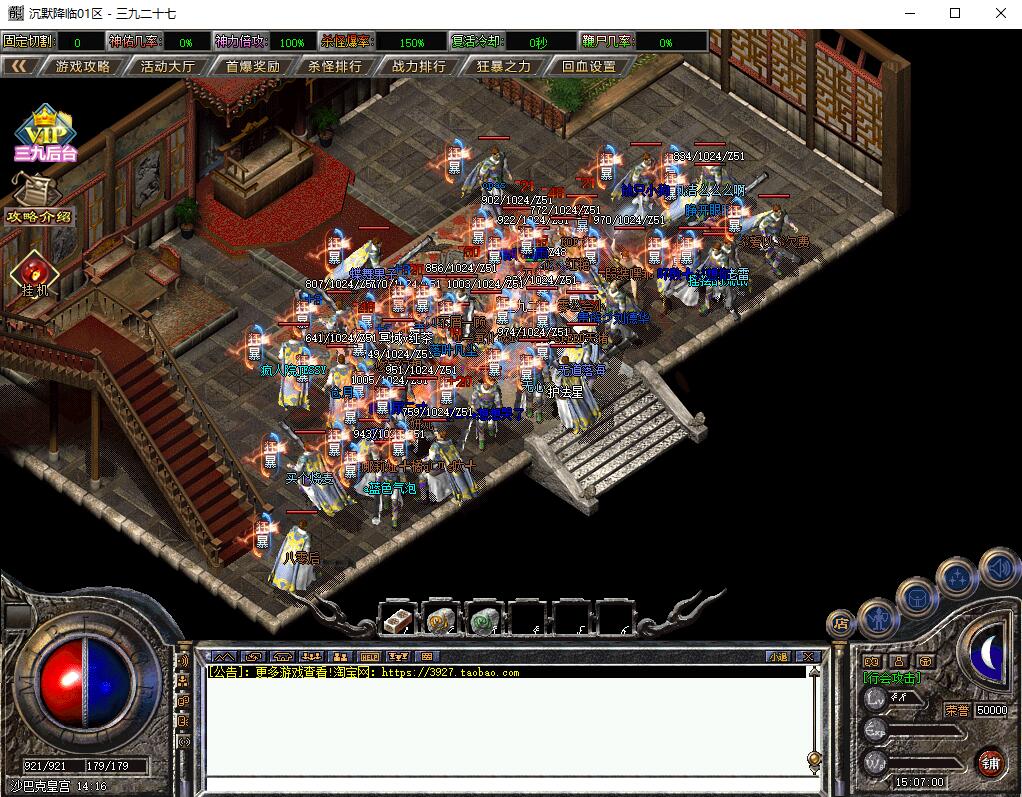Open the red 铺 stall button
The width and height of the screenshot is (1022, 797).
[990, 761]
